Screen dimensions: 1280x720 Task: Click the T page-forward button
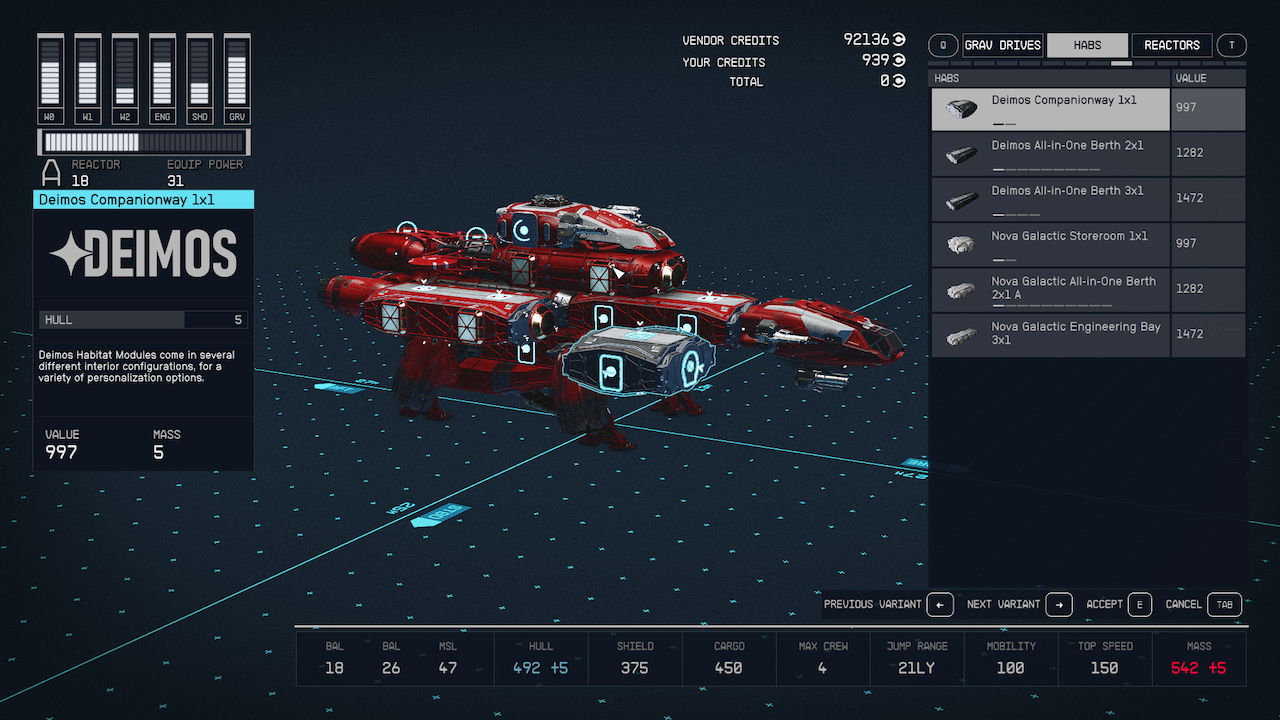click(1231, 45)
